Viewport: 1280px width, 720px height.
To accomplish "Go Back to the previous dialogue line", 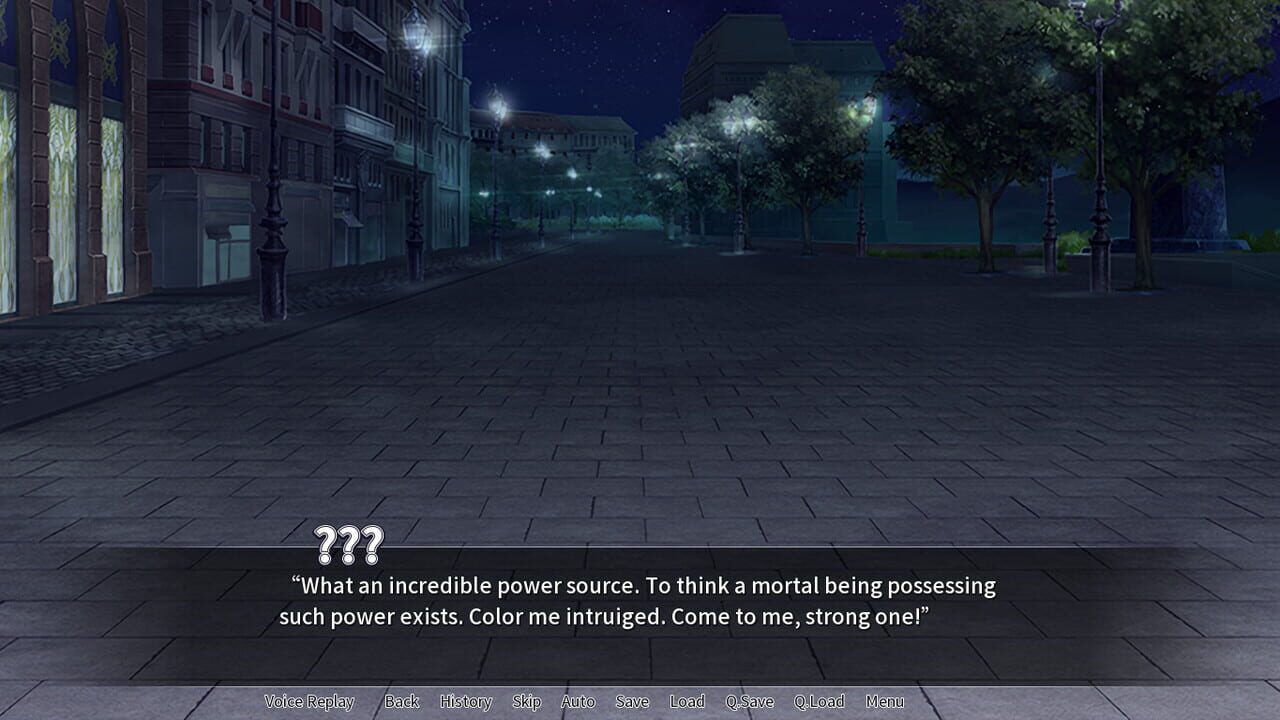I will pos(401,701).
